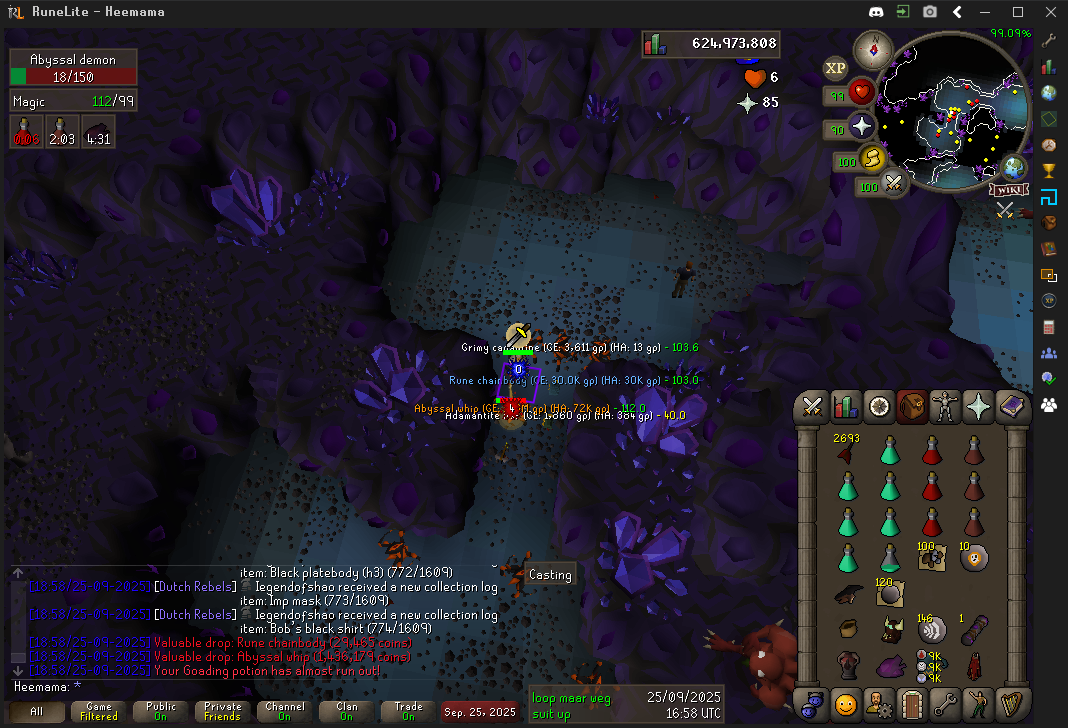The image size is (1068, 728).
Task: Open the Quest List compass tab
Action: pos(879,406)
